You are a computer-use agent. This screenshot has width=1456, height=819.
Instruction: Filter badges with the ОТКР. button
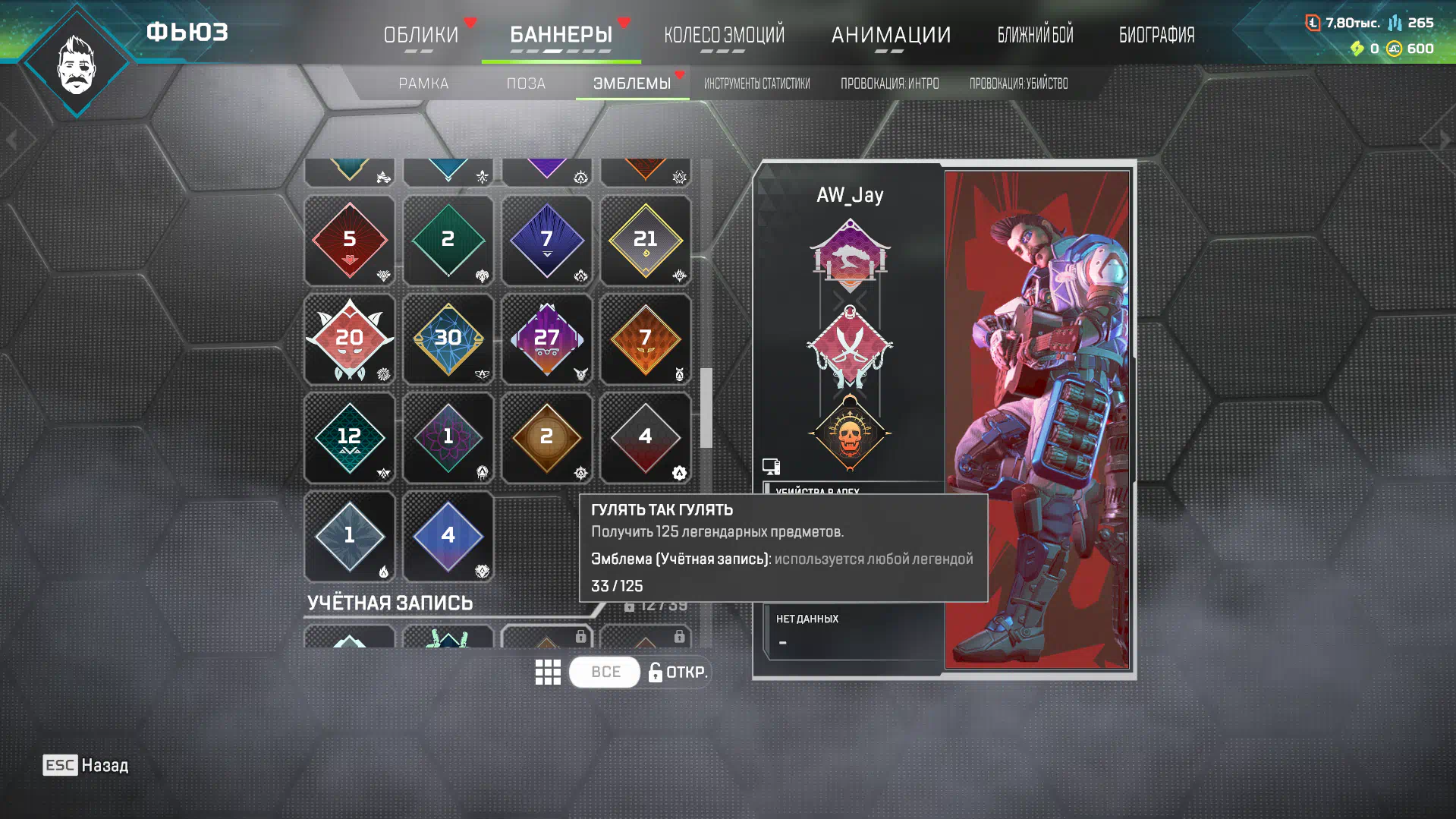[678, 672]
